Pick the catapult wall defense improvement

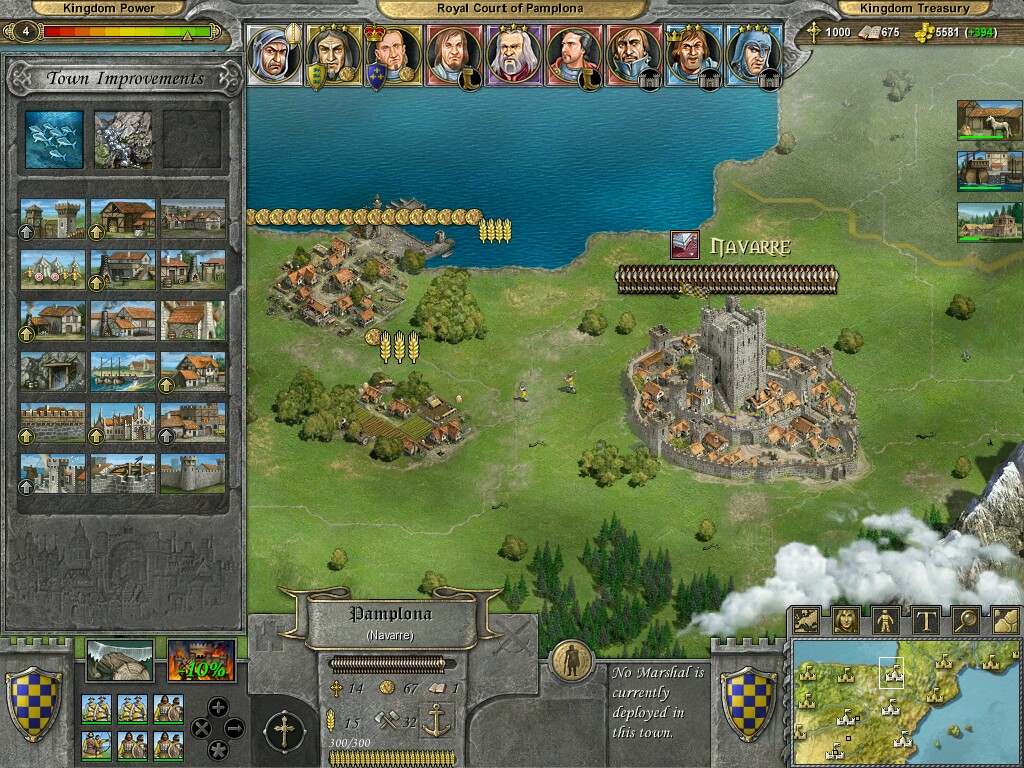[123, 473]
